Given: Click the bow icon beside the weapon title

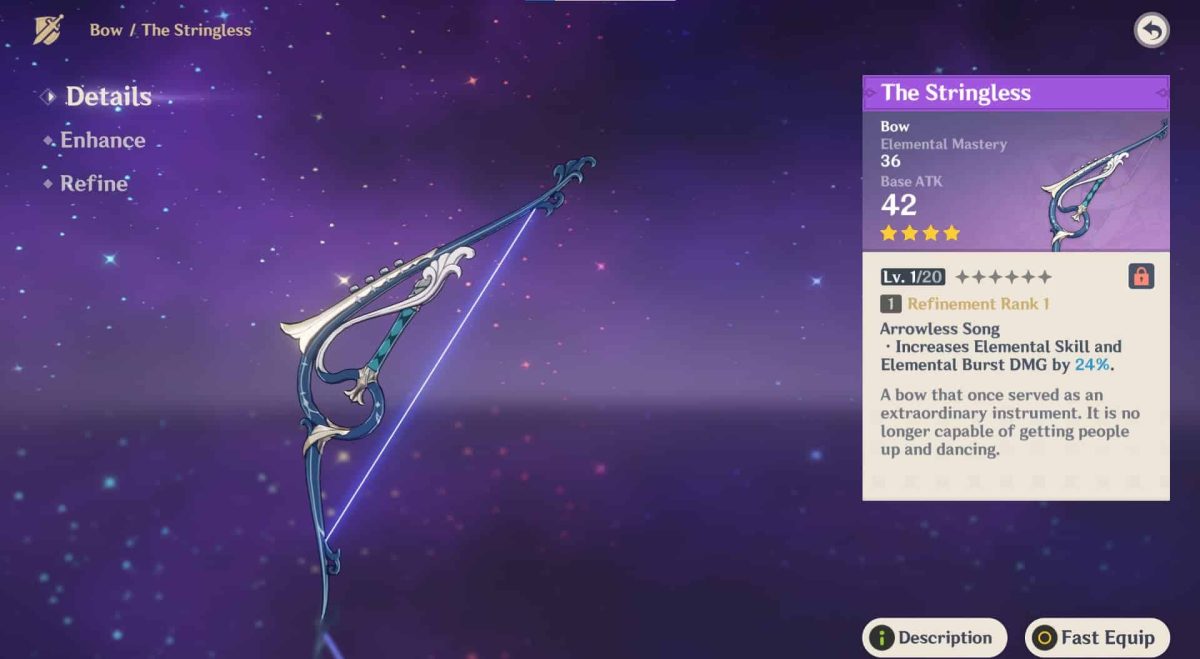Looking at the screenshot, I should tap(48, 30).
